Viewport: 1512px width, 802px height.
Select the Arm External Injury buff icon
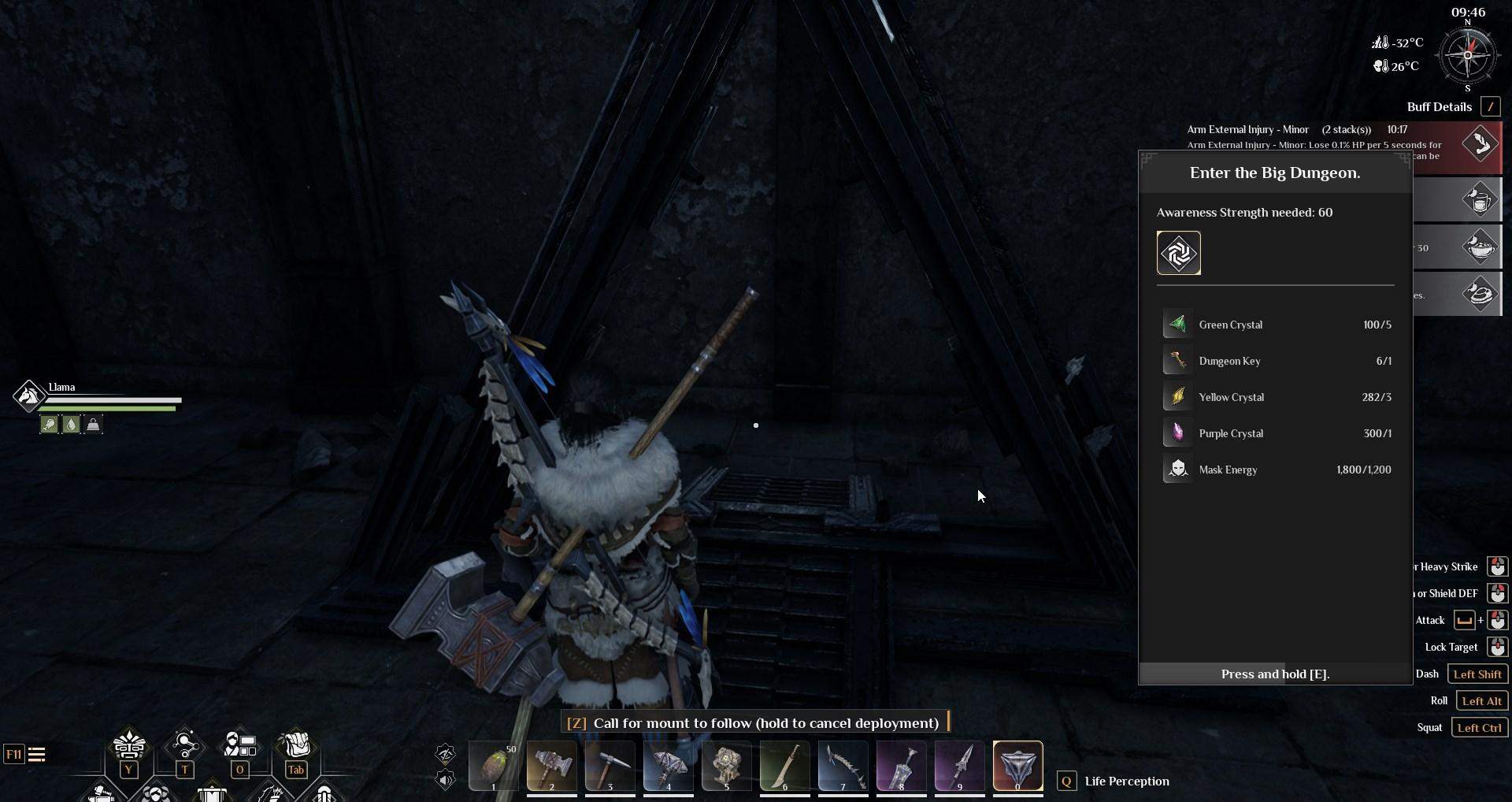pyautogui.click(x=1480, y=144)
